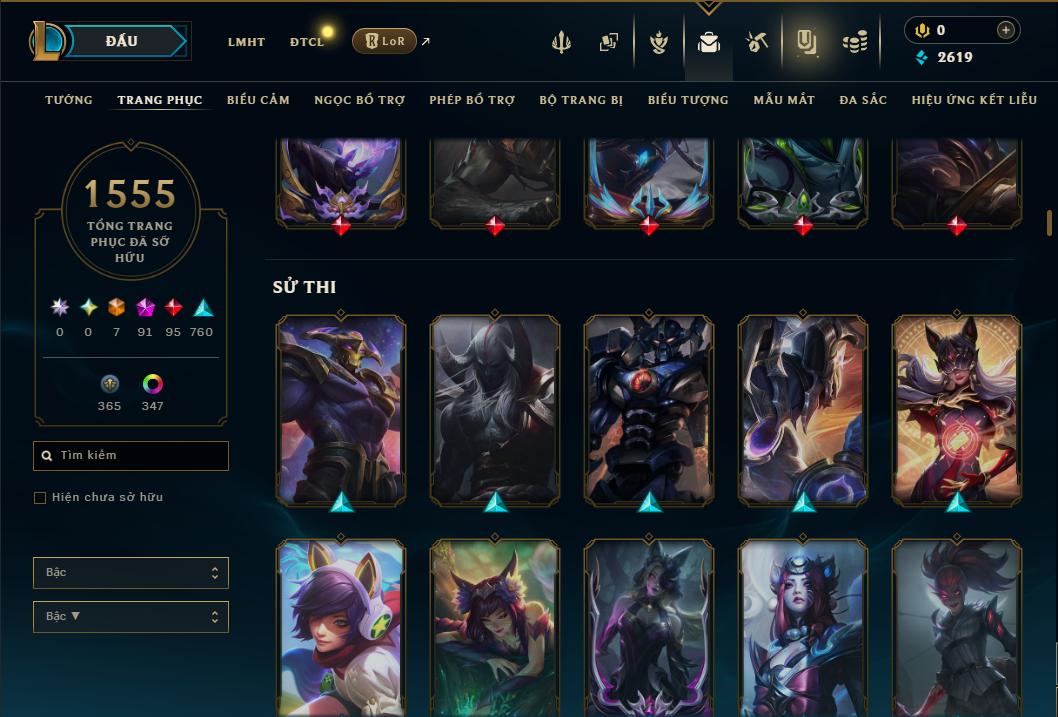Switch to the MẪU MẮT wards tab

pyautogui.click(x=784, y=100)
